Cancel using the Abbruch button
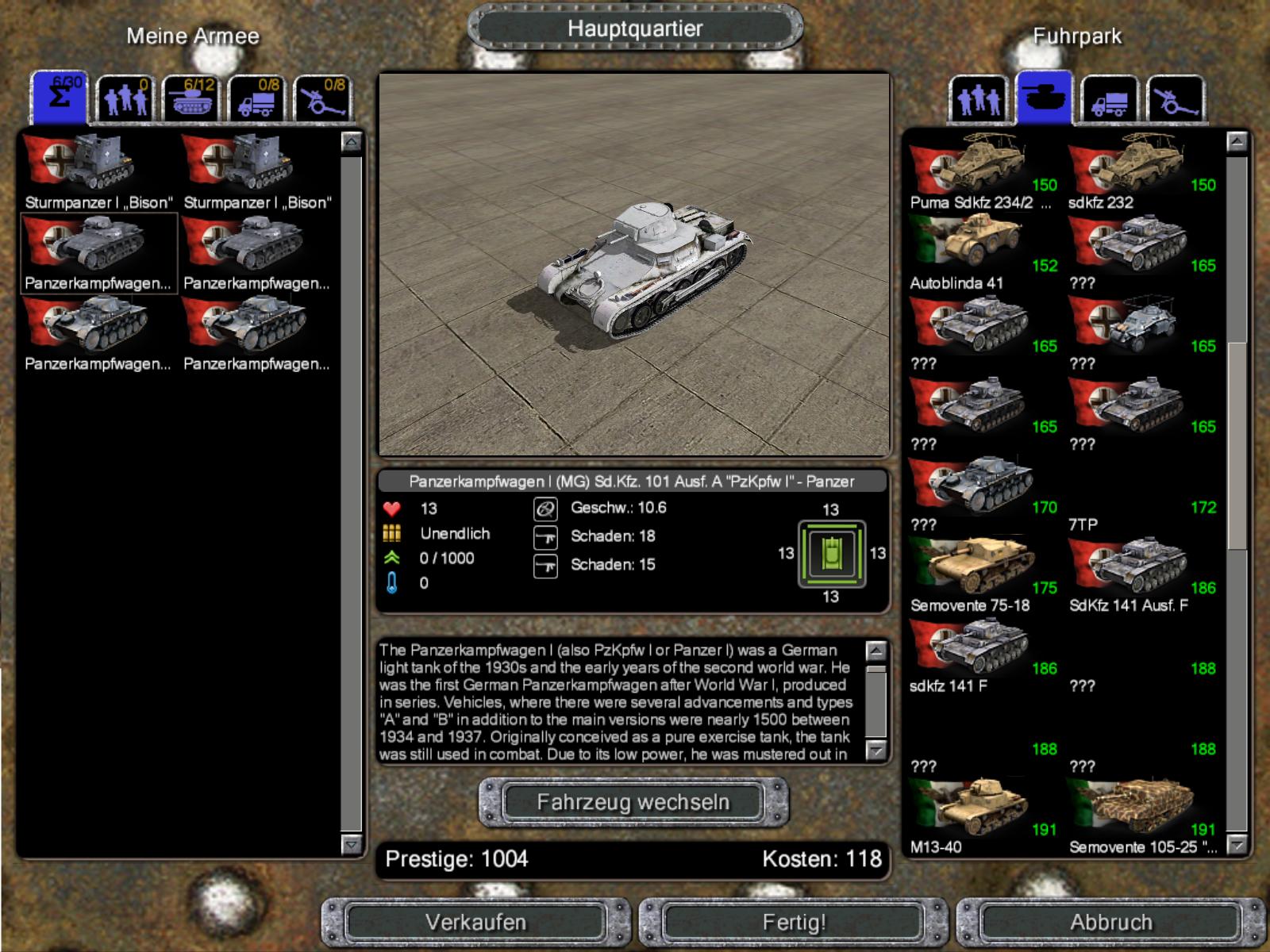This screenshot has width=1270, height=952. [1110, 922]
